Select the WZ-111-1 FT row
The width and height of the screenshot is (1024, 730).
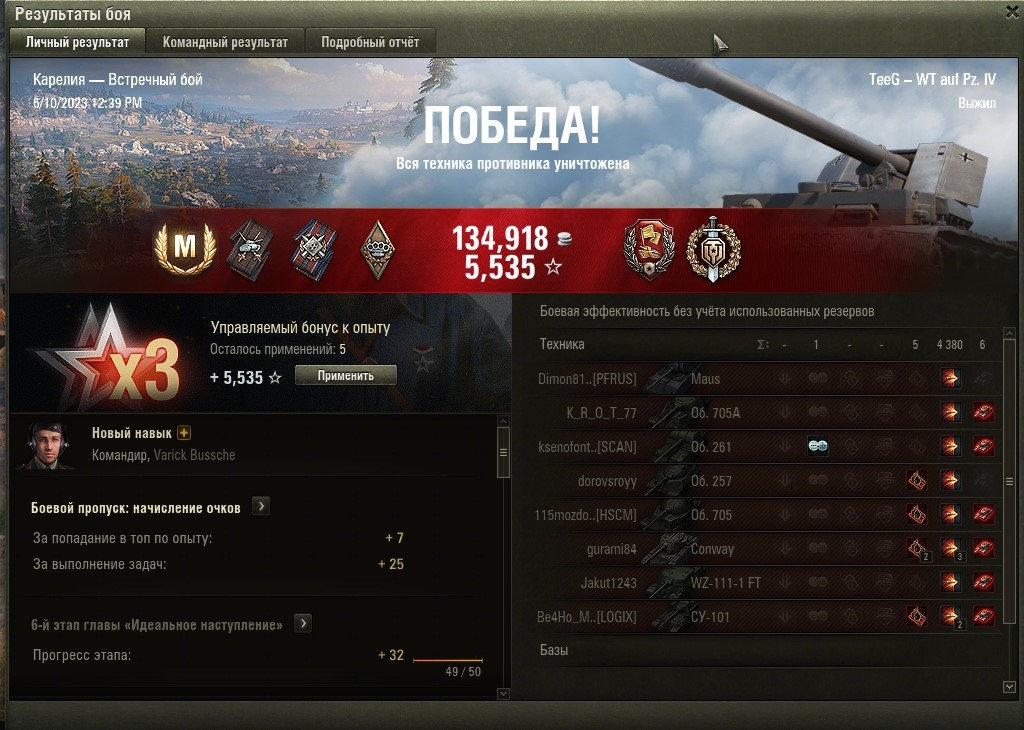pyautogui.click(x=725, y=583)
